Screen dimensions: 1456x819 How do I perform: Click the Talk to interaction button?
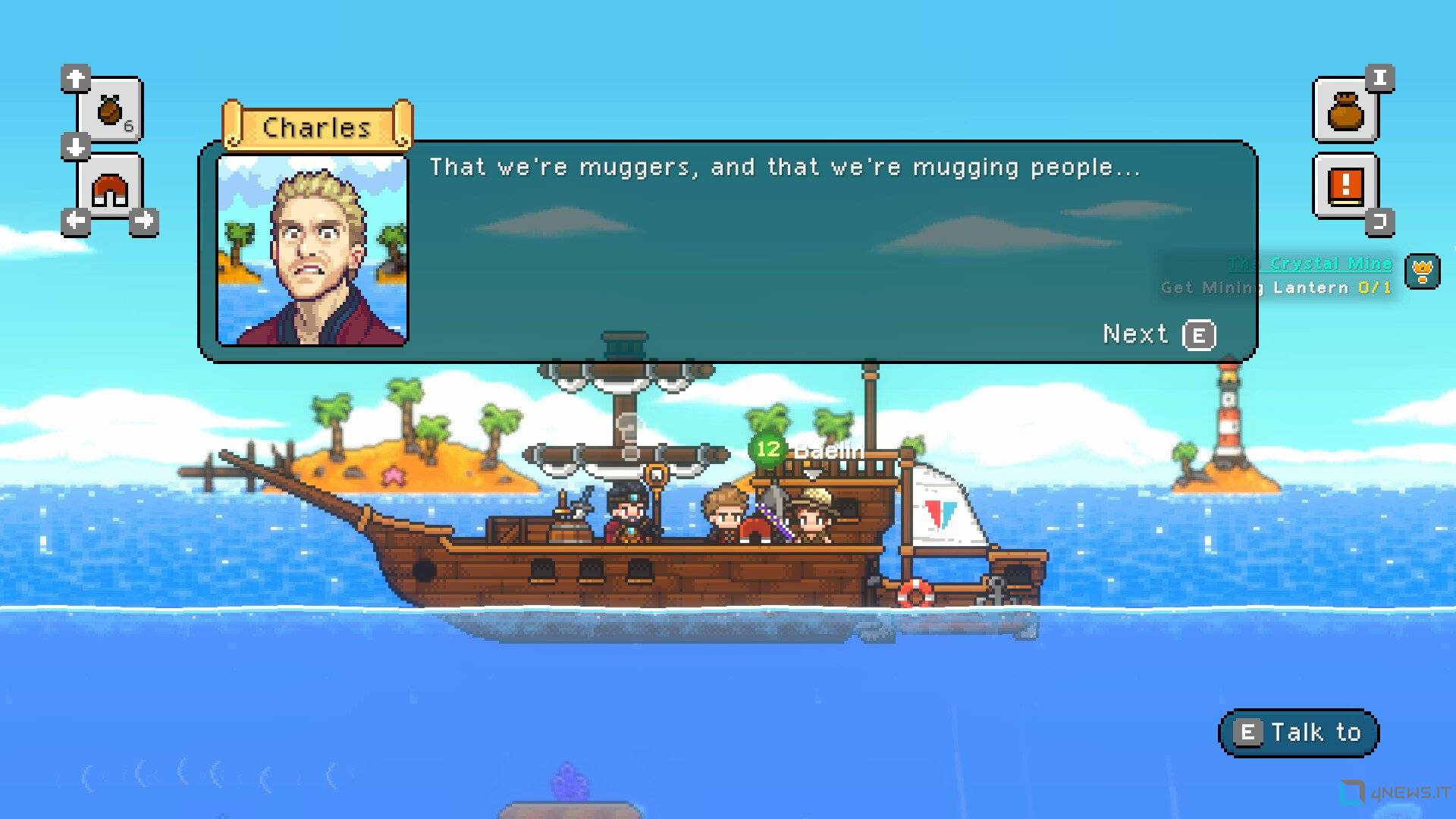click(1298, 733)
